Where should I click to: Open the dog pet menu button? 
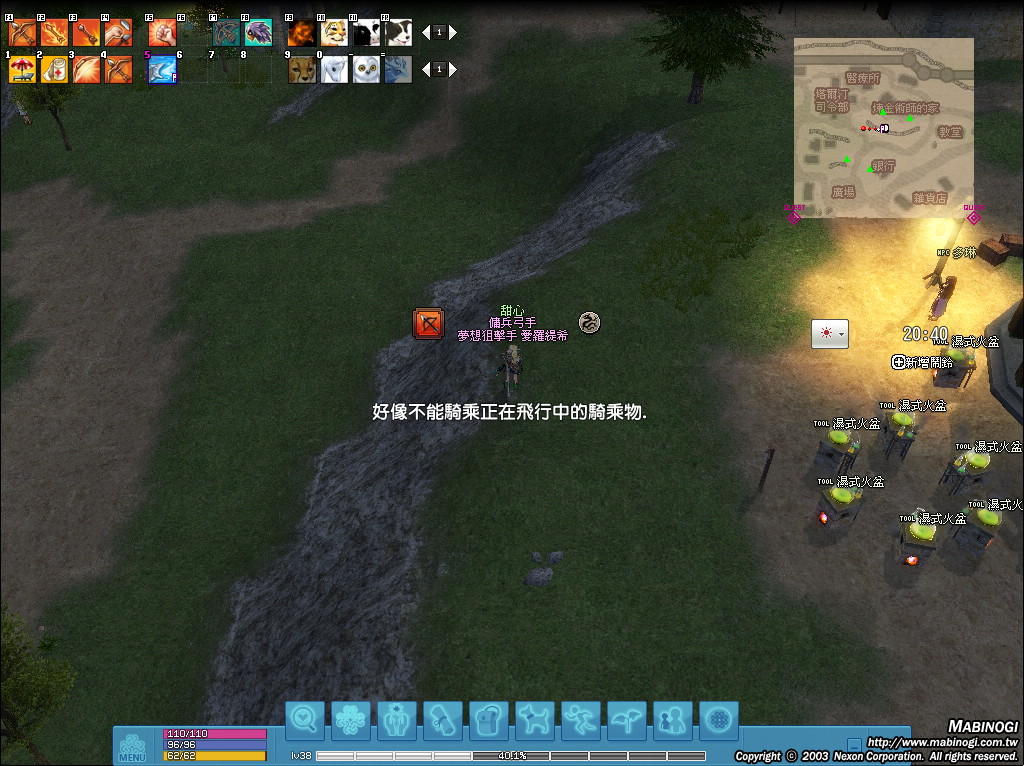pyautogui.click(x=535, y=720)
